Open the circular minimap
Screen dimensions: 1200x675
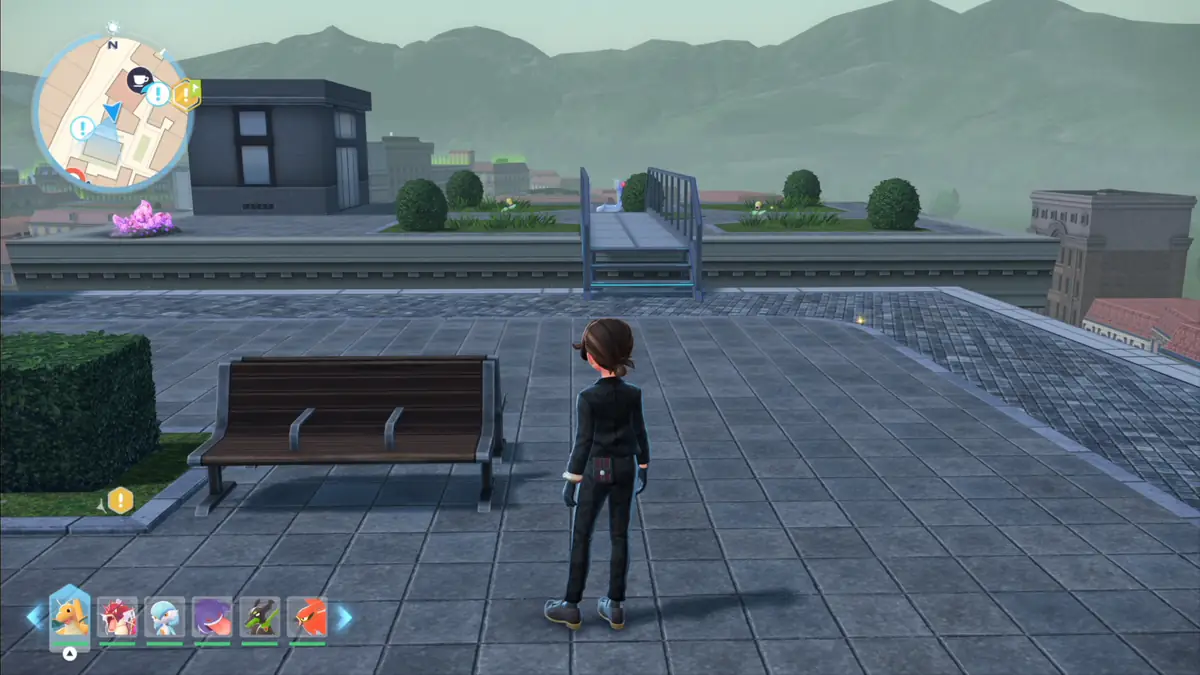pyautogui.click(x=112, y=112)
